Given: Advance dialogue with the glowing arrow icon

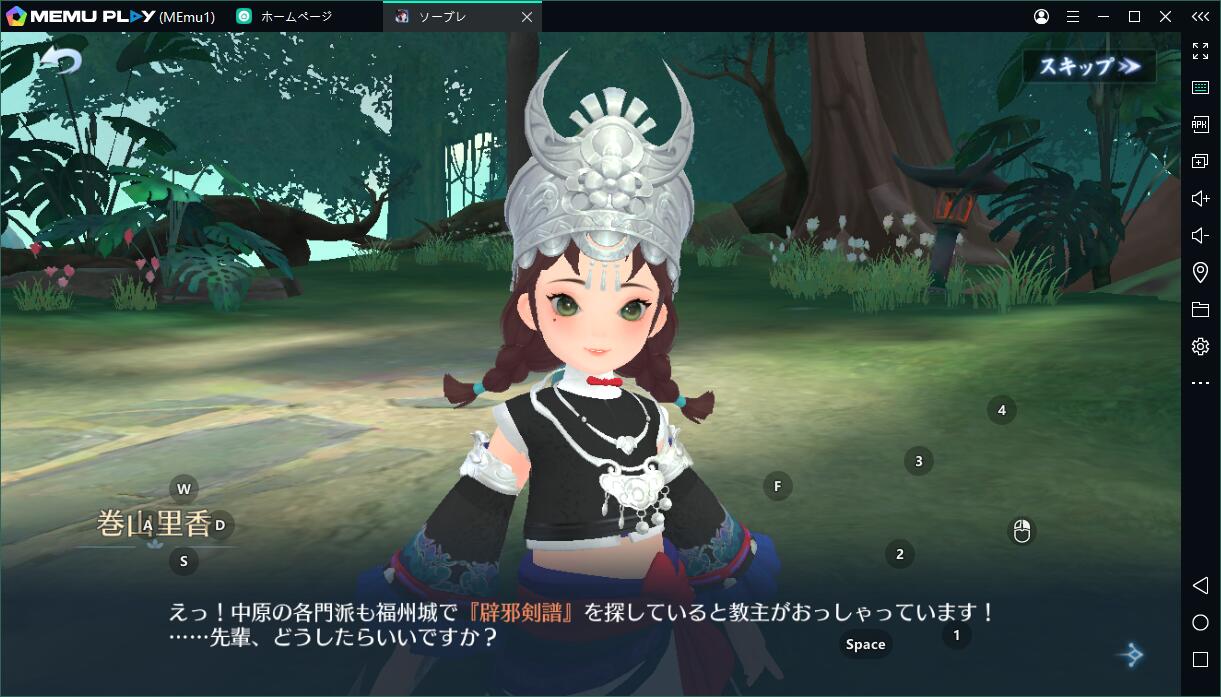Looking at the screenshot, I should (x=1131, y=655).
